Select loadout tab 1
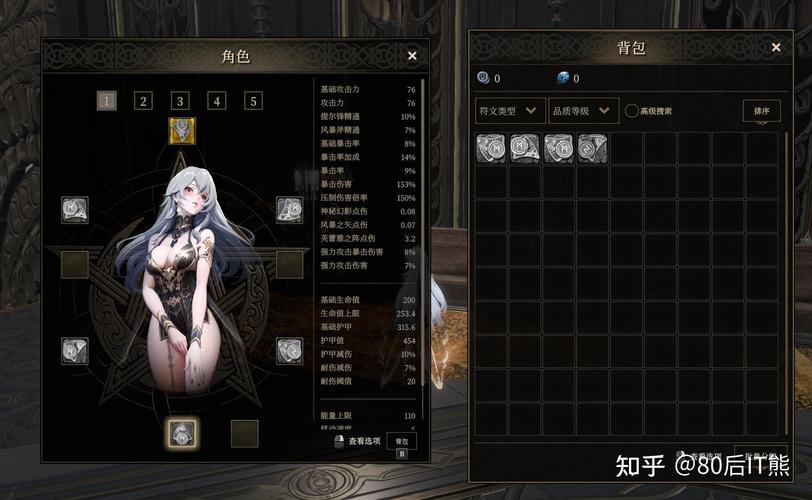 (108, 100)
